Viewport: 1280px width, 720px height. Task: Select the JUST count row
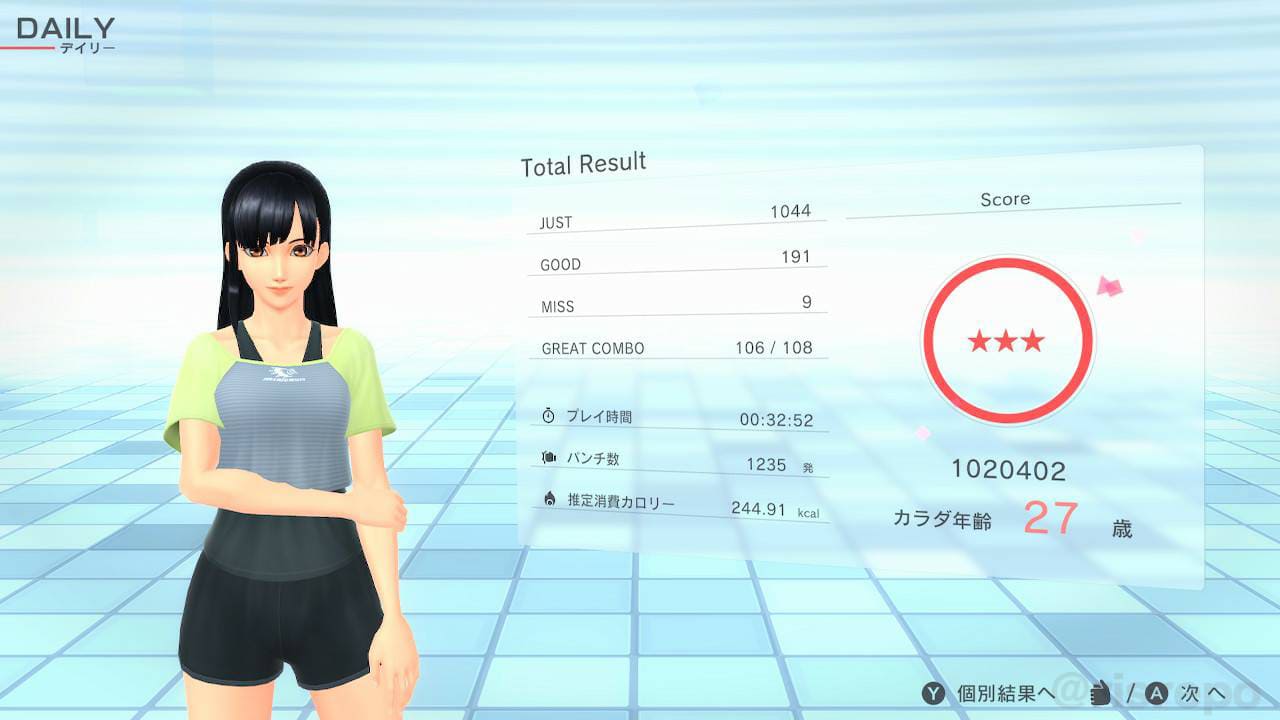(x=676, y=219)
